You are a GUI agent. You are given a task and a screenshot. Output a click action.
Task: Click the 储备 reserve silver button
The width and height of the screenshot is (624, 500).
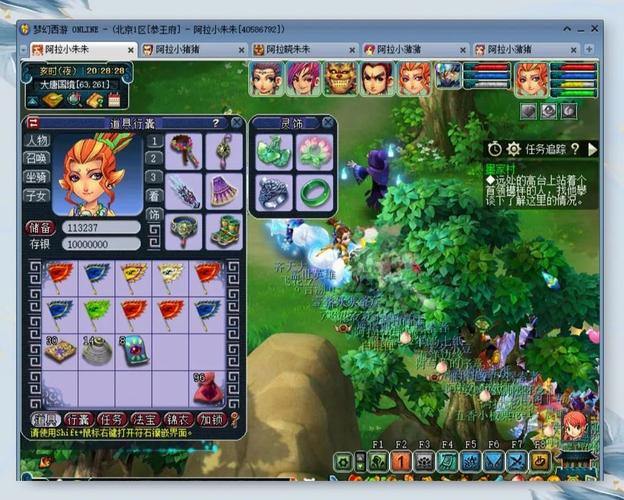(39, 228)
